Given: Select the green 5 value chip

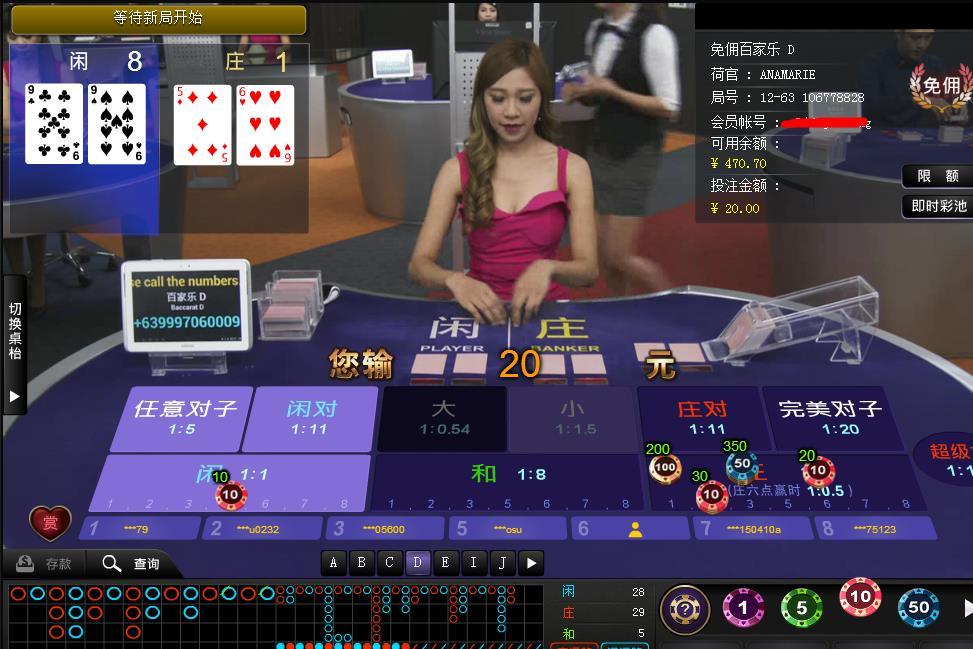Looking at the screenshot, I should click(801, 607).
